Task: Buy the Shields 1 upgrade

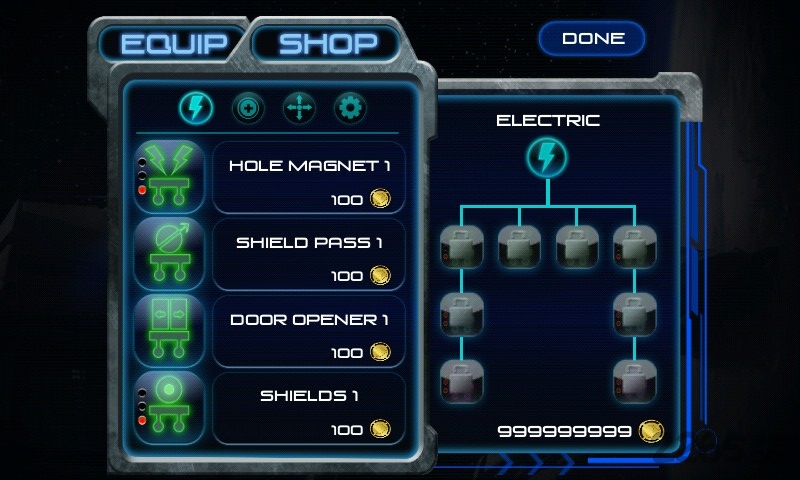Action: point(309,408)
